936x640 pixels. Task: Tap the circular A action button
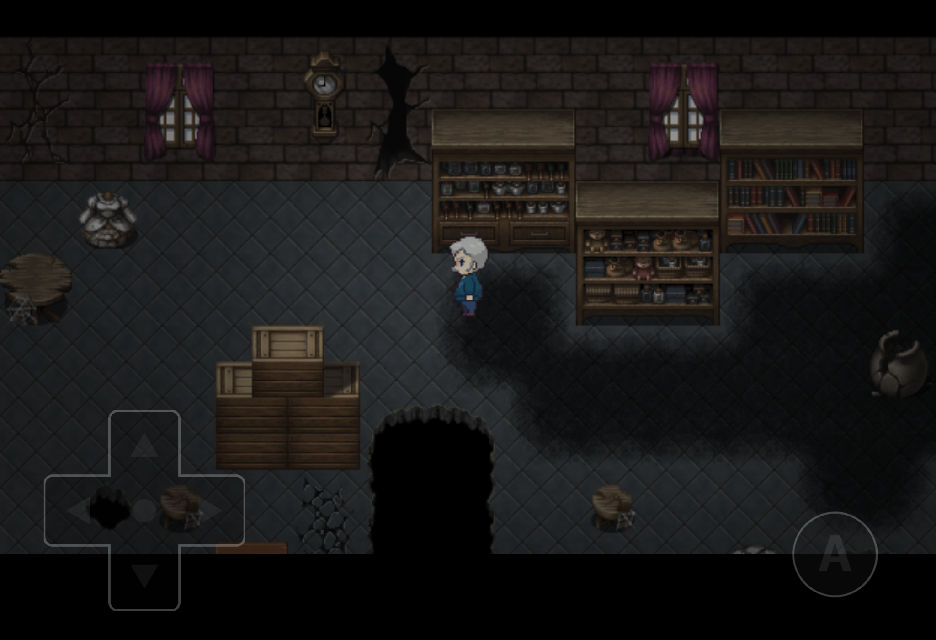[x=835, y=554]
